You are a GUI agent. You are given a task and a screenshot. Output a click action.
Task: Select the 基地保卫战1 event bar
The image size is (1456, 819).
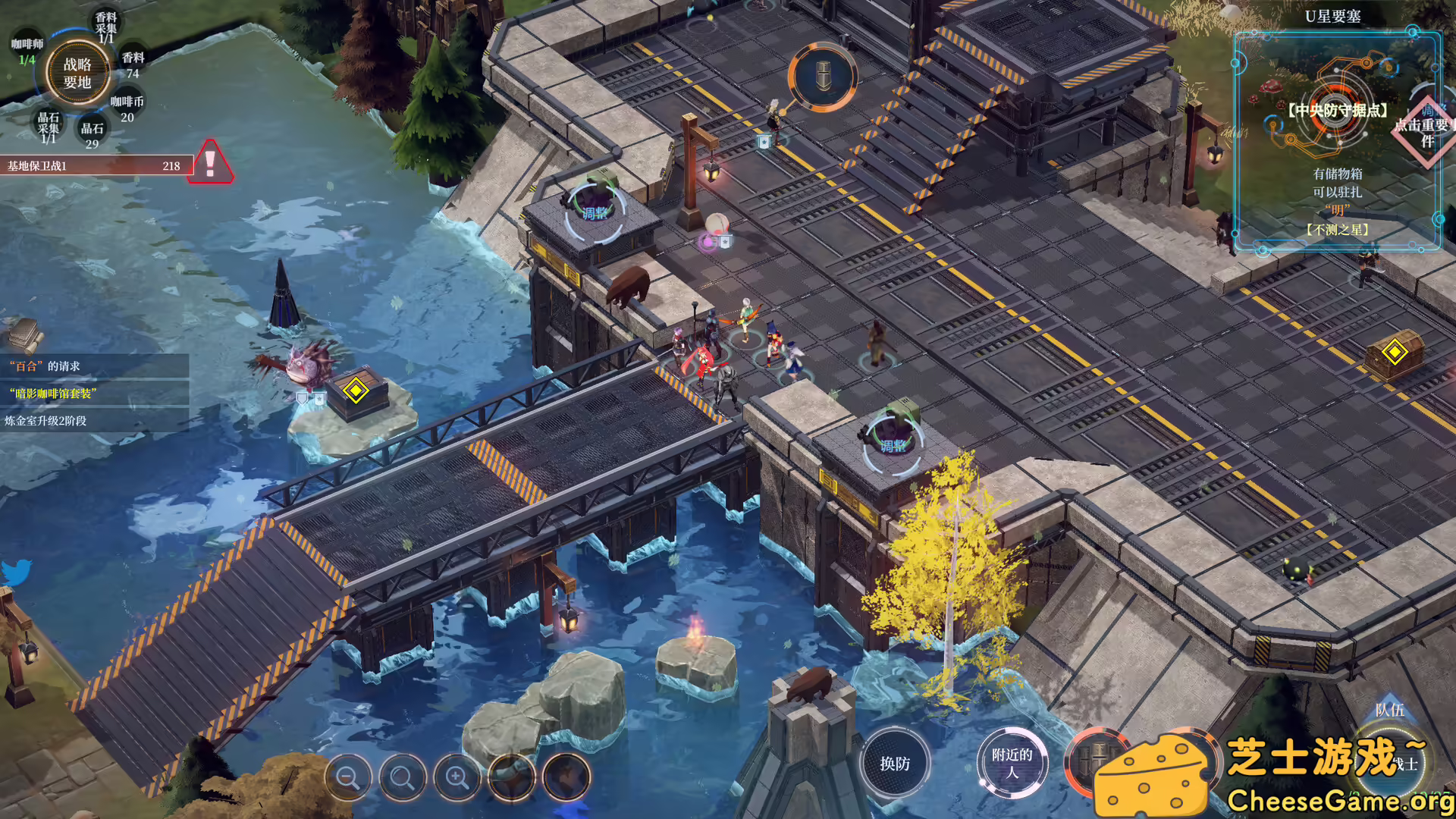[x=95, y=165]
